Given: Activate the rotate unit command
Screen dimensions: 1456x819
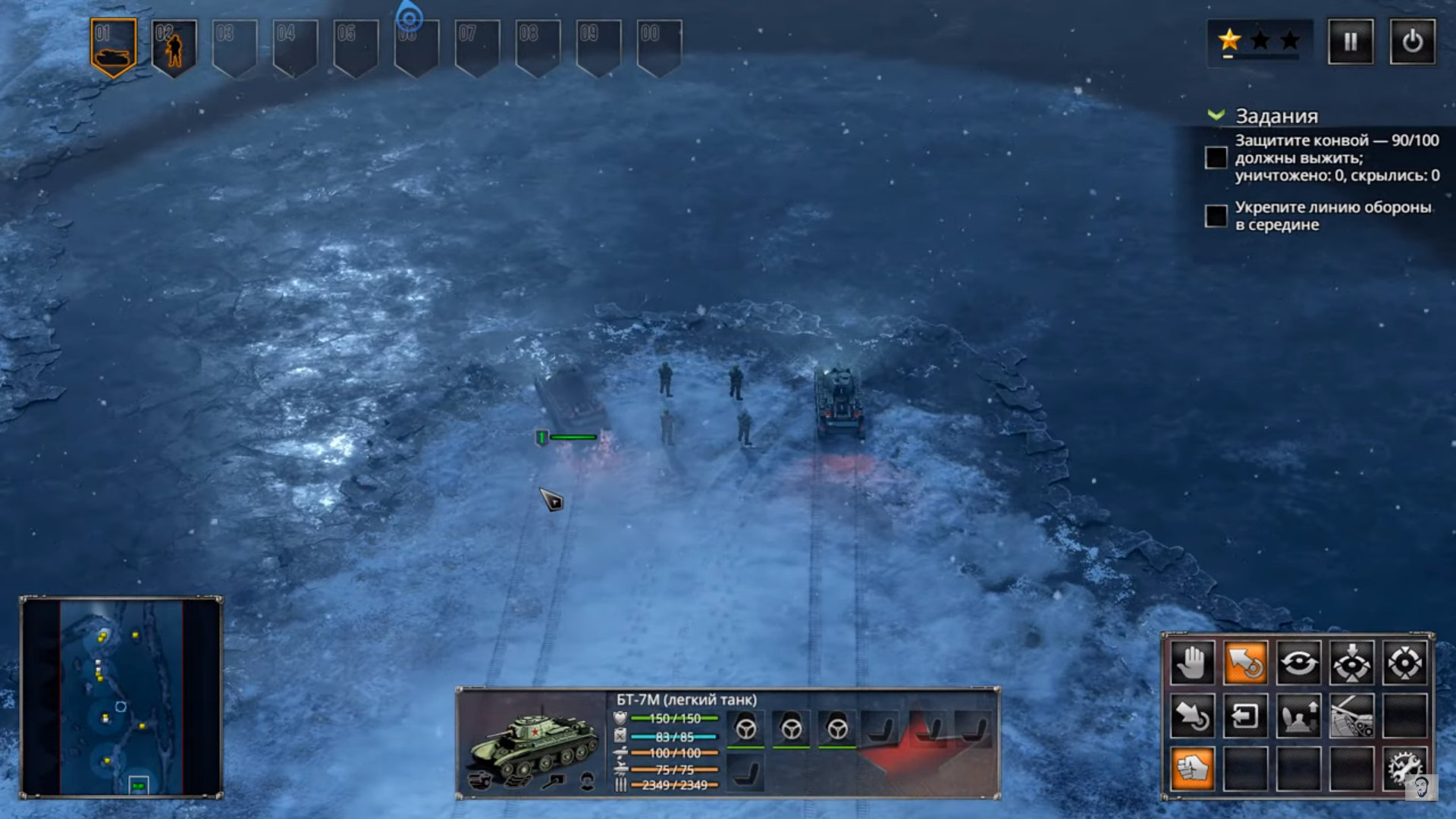Looking at the screenshot, I should point(1298,663).
